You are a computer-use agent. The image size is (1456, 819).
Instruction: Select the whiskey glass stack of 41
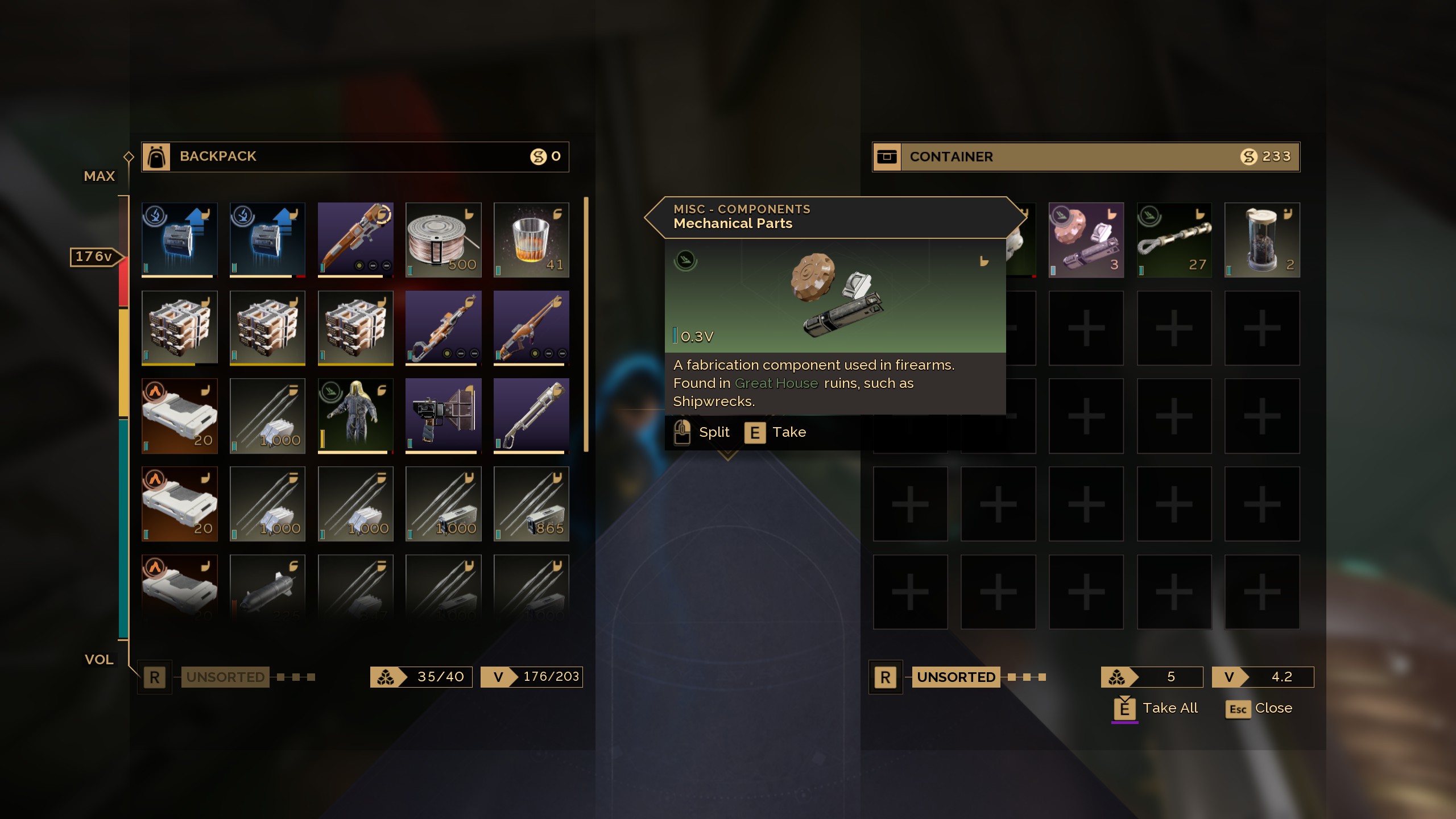coord(531,240)
